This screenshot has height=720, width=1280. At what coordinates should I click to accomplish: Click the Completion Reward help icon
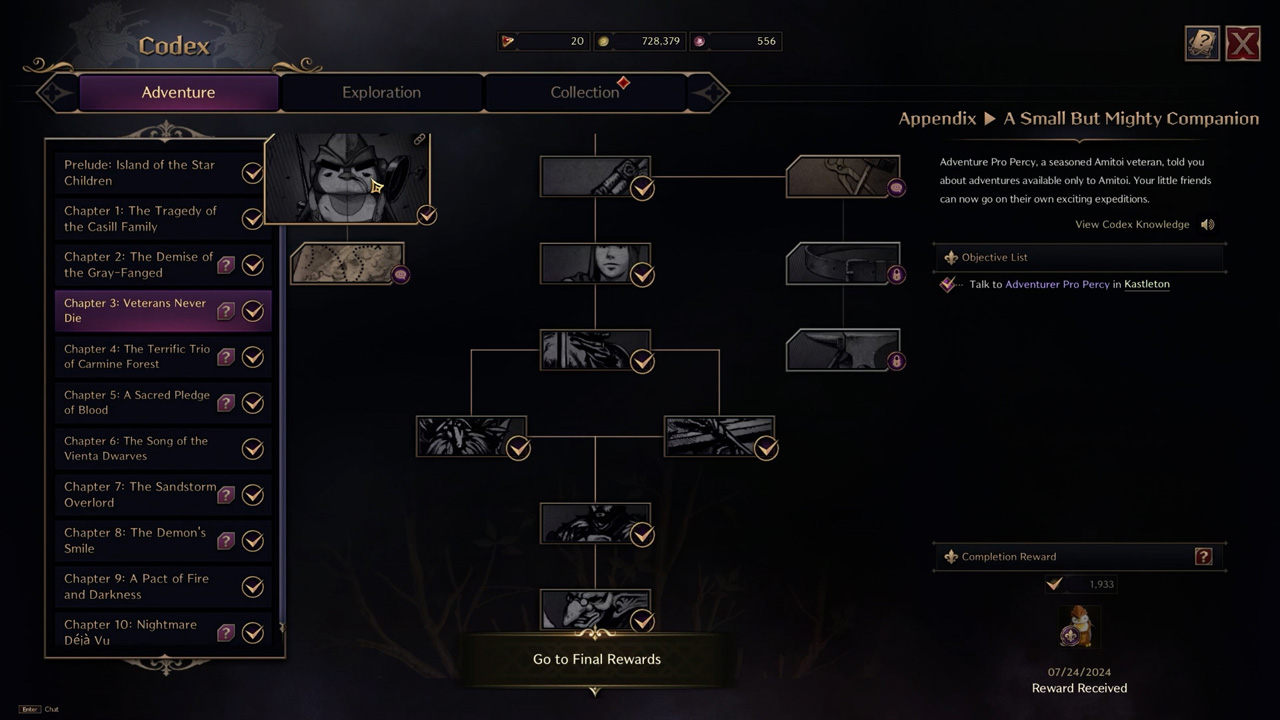pos(1203,557)
